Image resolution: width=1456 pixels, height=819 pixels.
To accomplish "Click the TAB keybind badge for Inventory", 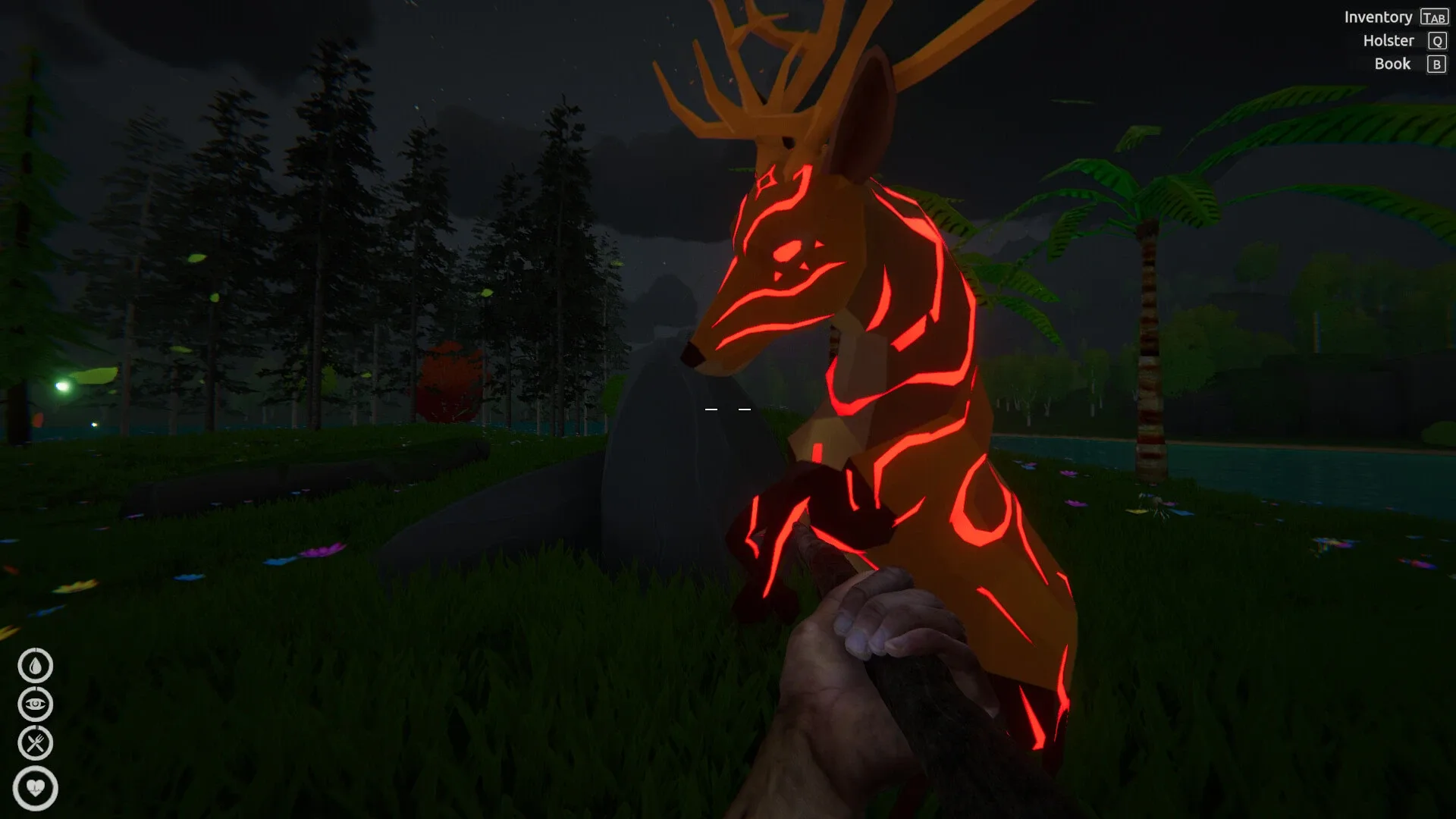I will (x=1435, y=17).
